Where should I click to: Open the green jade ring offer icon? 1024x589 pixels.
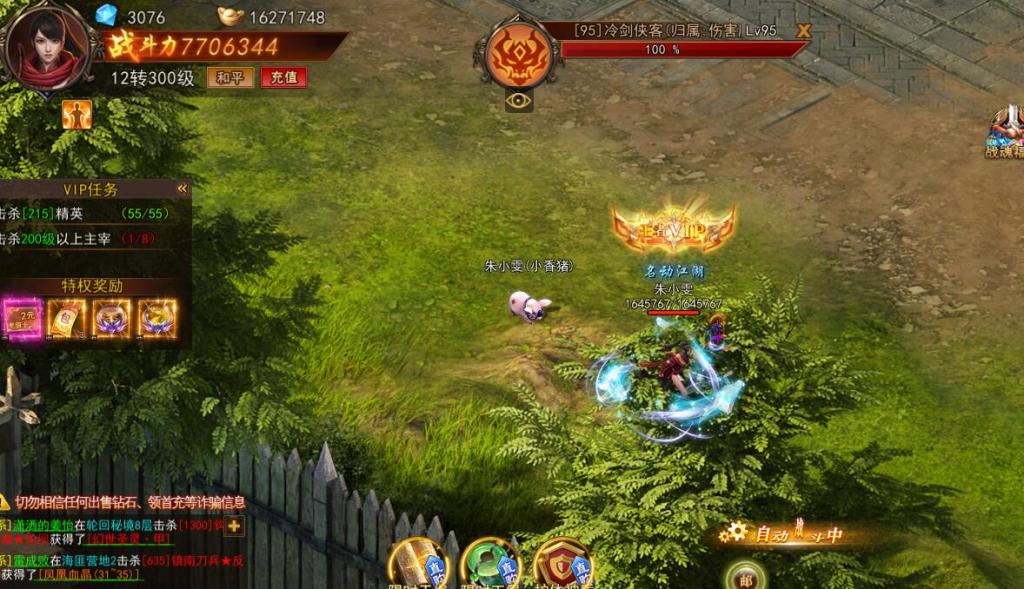(x=490, y=564)
